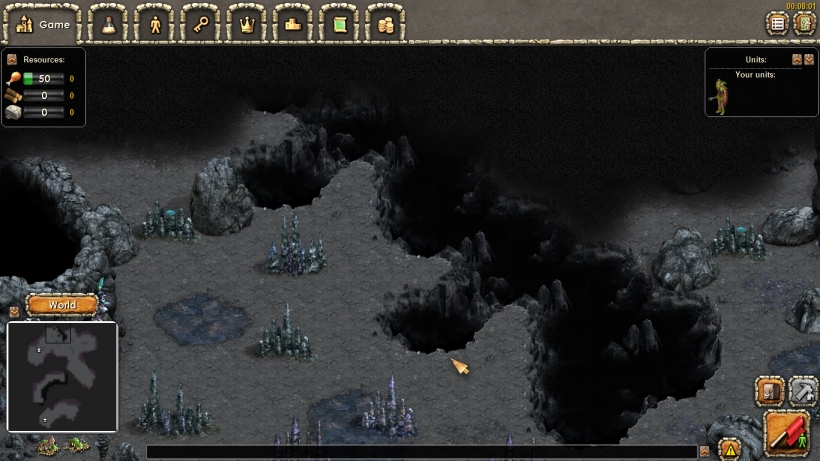This screenshot has width=820, height=461.
Task: Click the World button above minimap
Action: point(61,305)
